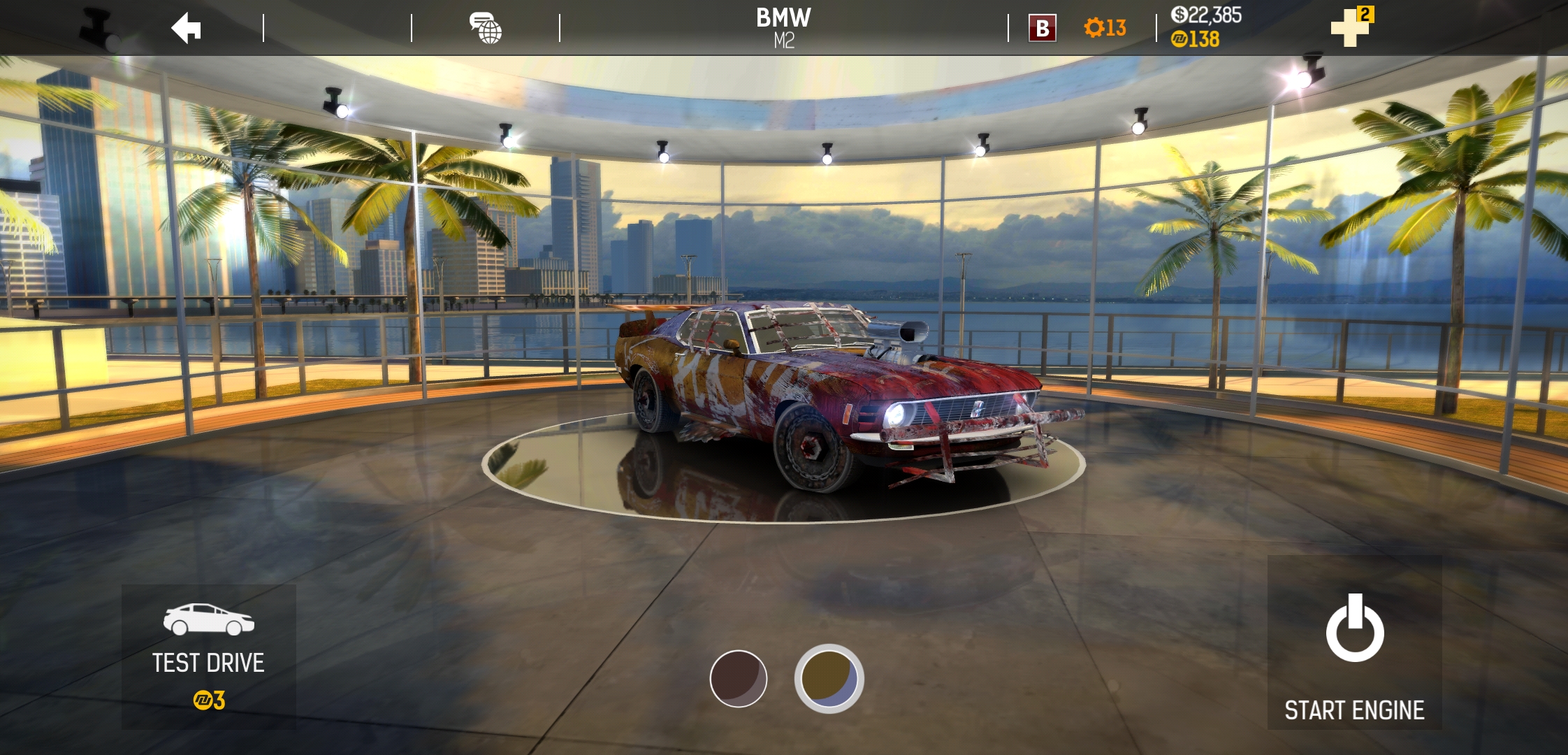Tap the red B class badge
The height and width of the screenshot is (755, 1568).
[1042, 29]
